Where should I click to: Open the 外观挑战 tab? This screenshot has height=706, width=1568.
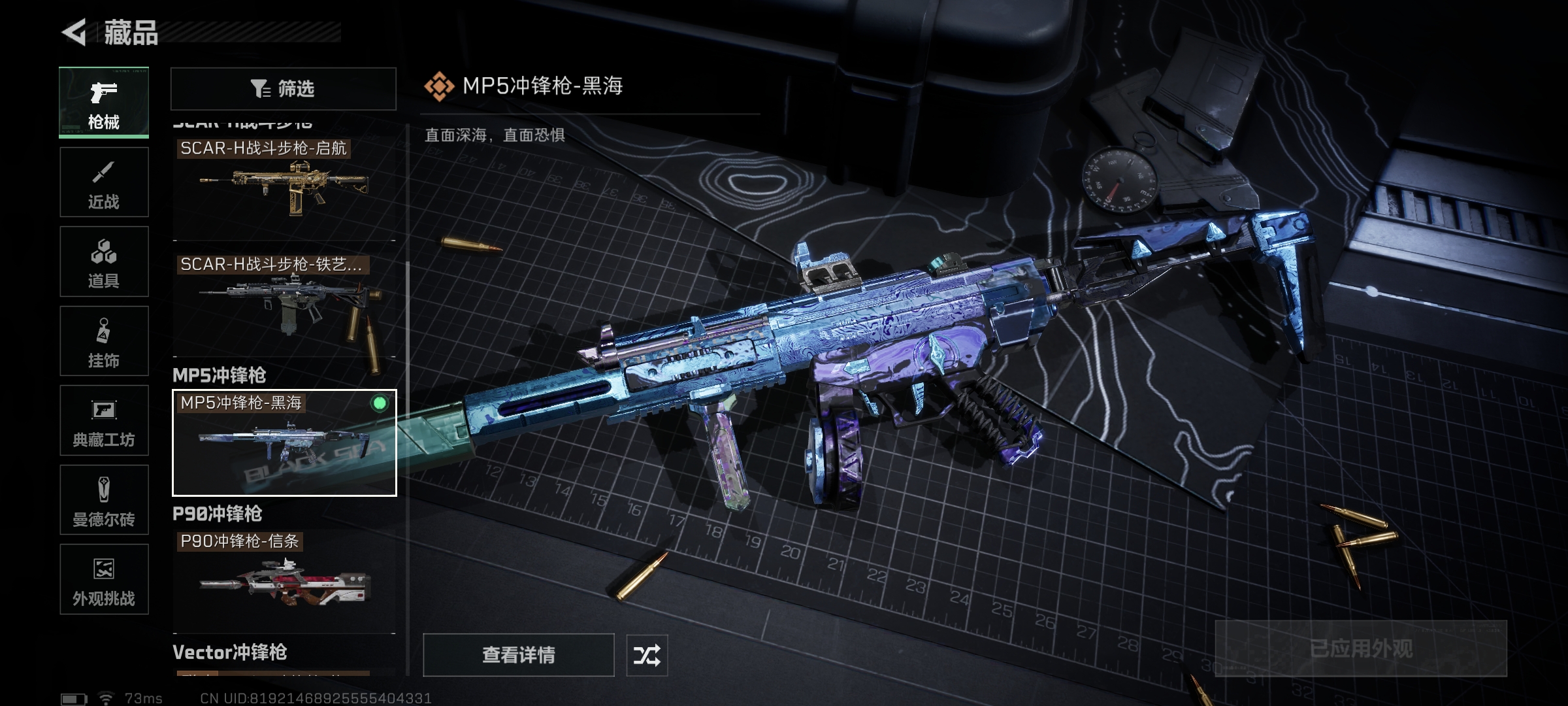(x=104, y=579)
